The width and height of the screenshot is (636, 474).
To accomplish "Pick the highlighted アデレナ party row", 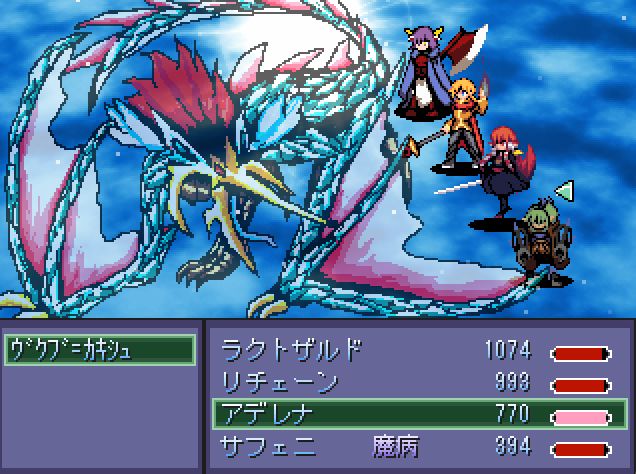I will click(417, 413).
